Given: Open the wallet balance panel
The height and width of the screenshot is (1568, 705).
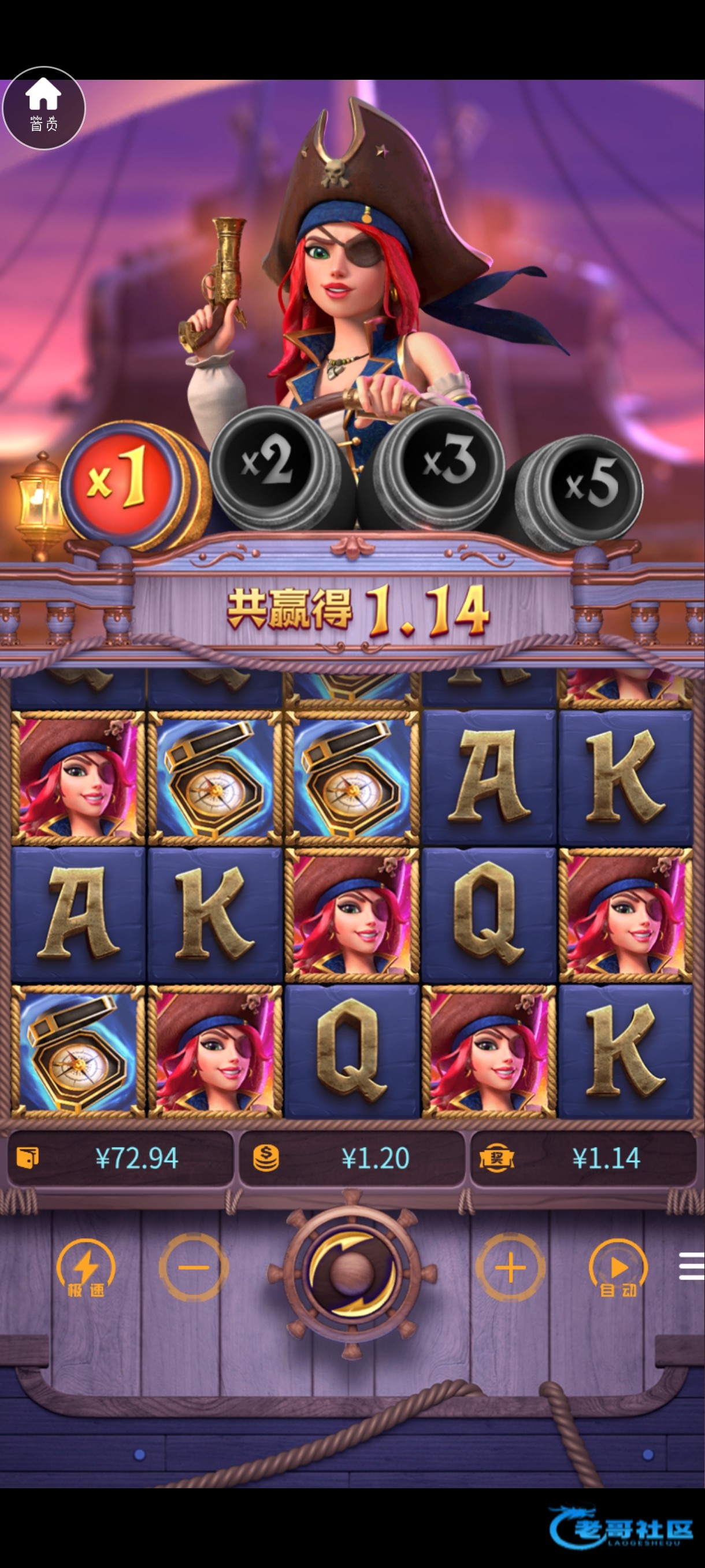Looking at the screenshot, I should [120, 1157].
